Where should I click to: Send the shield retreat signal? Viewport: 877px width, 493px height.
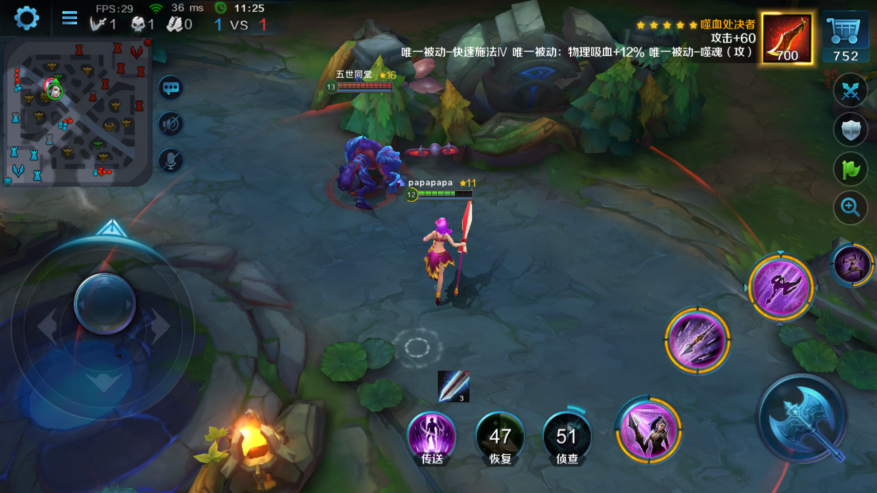pos(850,129)
